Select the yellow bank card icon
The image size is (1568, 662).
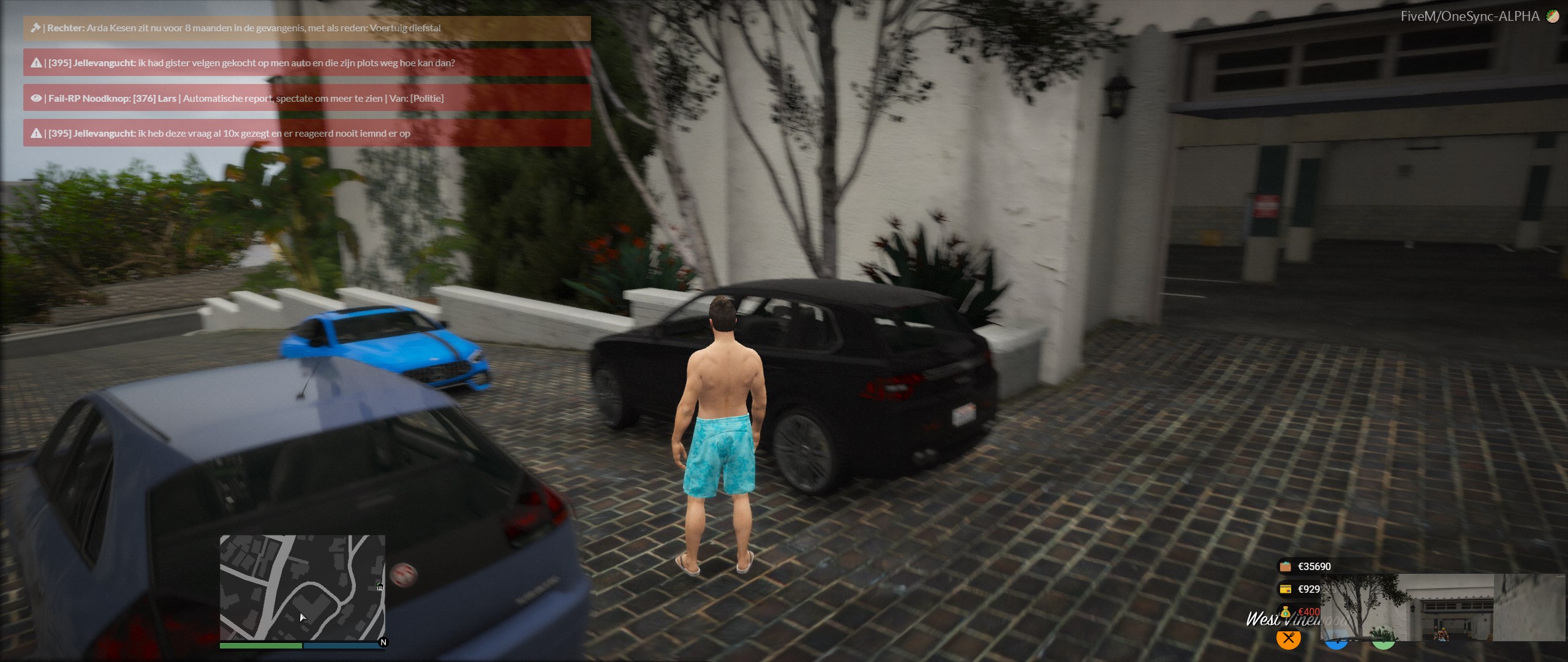1285,589
